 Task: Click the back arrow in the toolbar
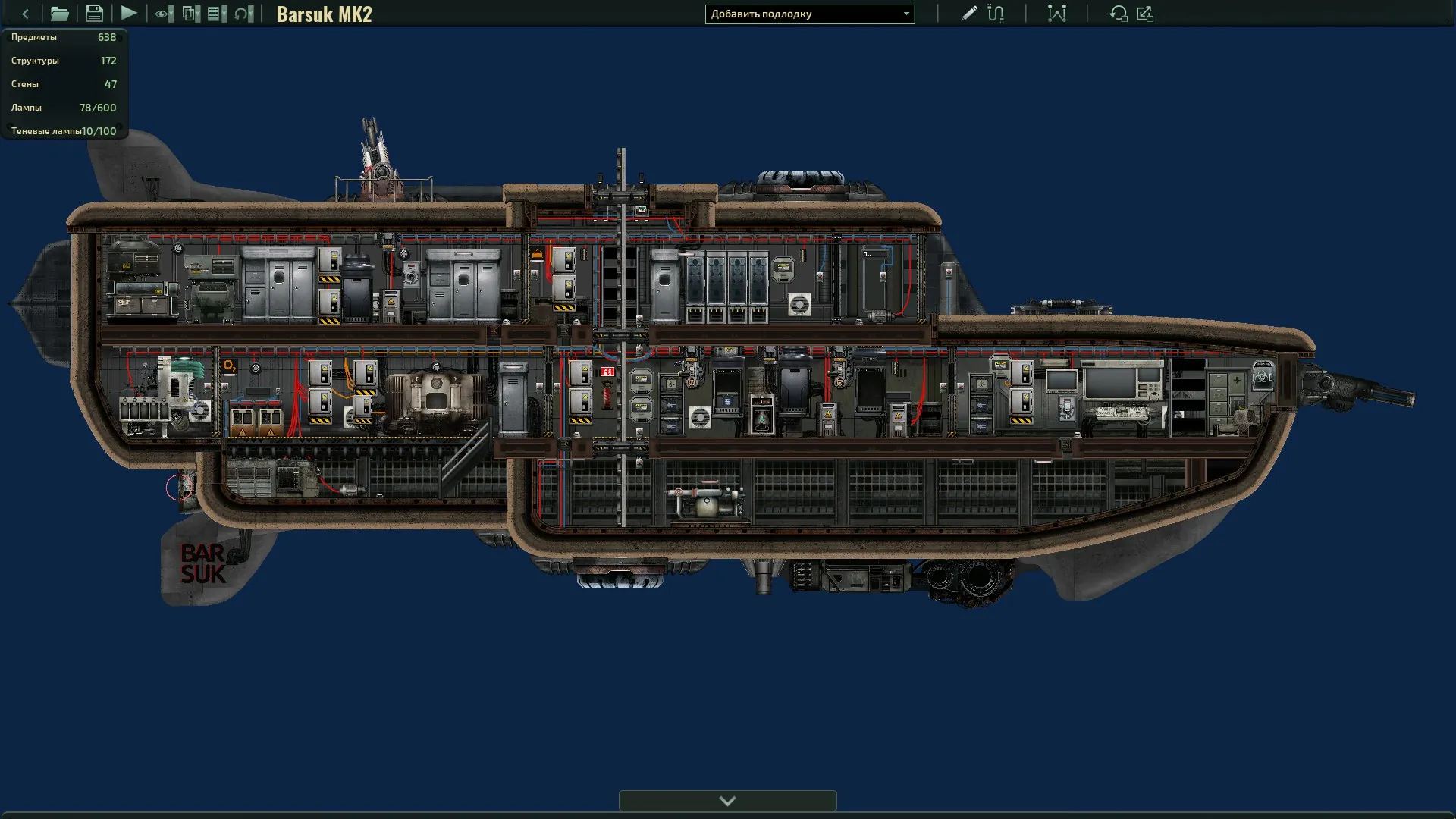(x=25, y=14)
